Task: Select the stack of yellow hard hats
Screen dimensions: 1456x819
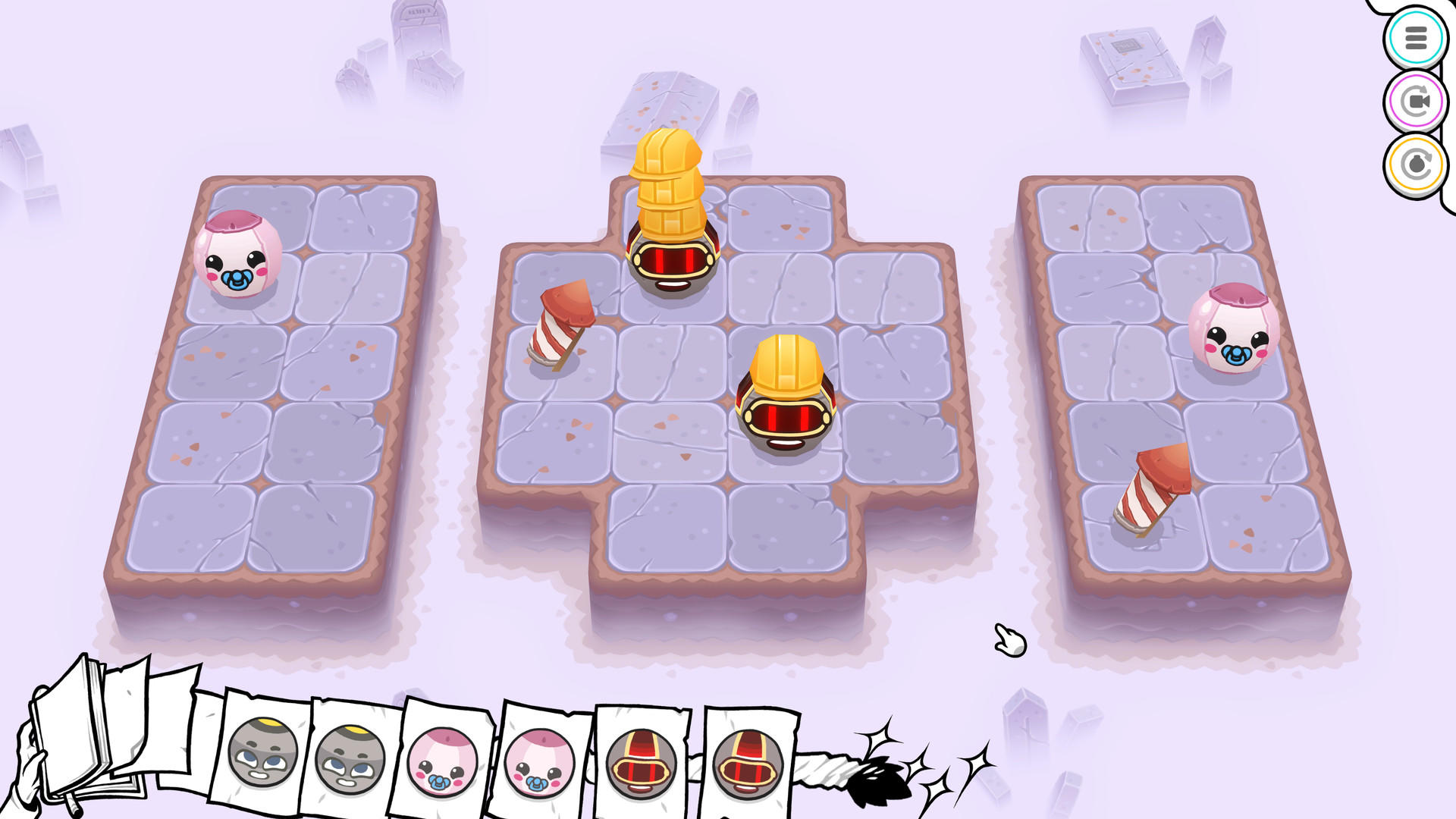Action: click(x=667, y=182)
